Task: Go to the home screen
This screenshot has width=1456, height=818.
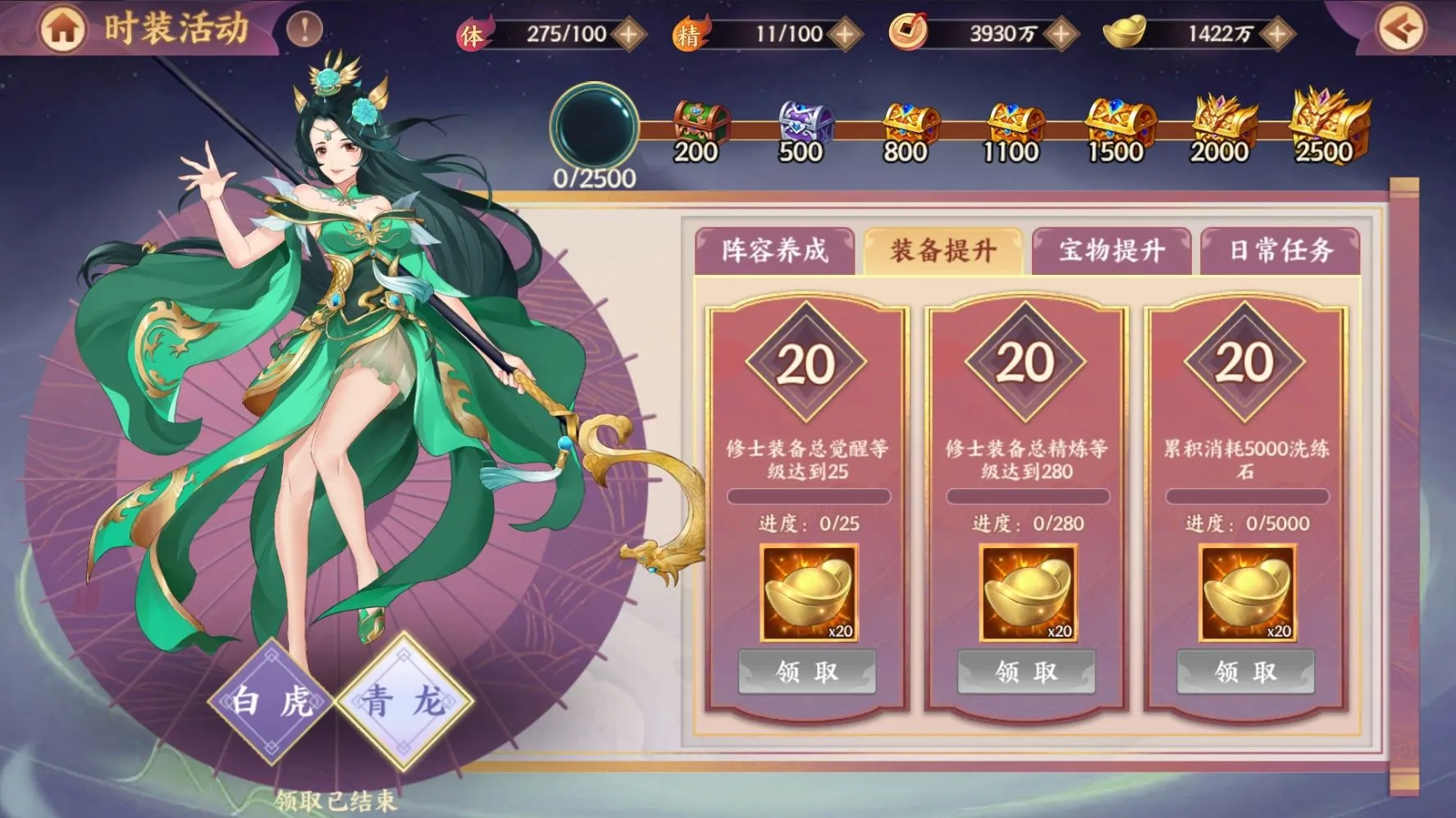Action: [x=62, y=30]
